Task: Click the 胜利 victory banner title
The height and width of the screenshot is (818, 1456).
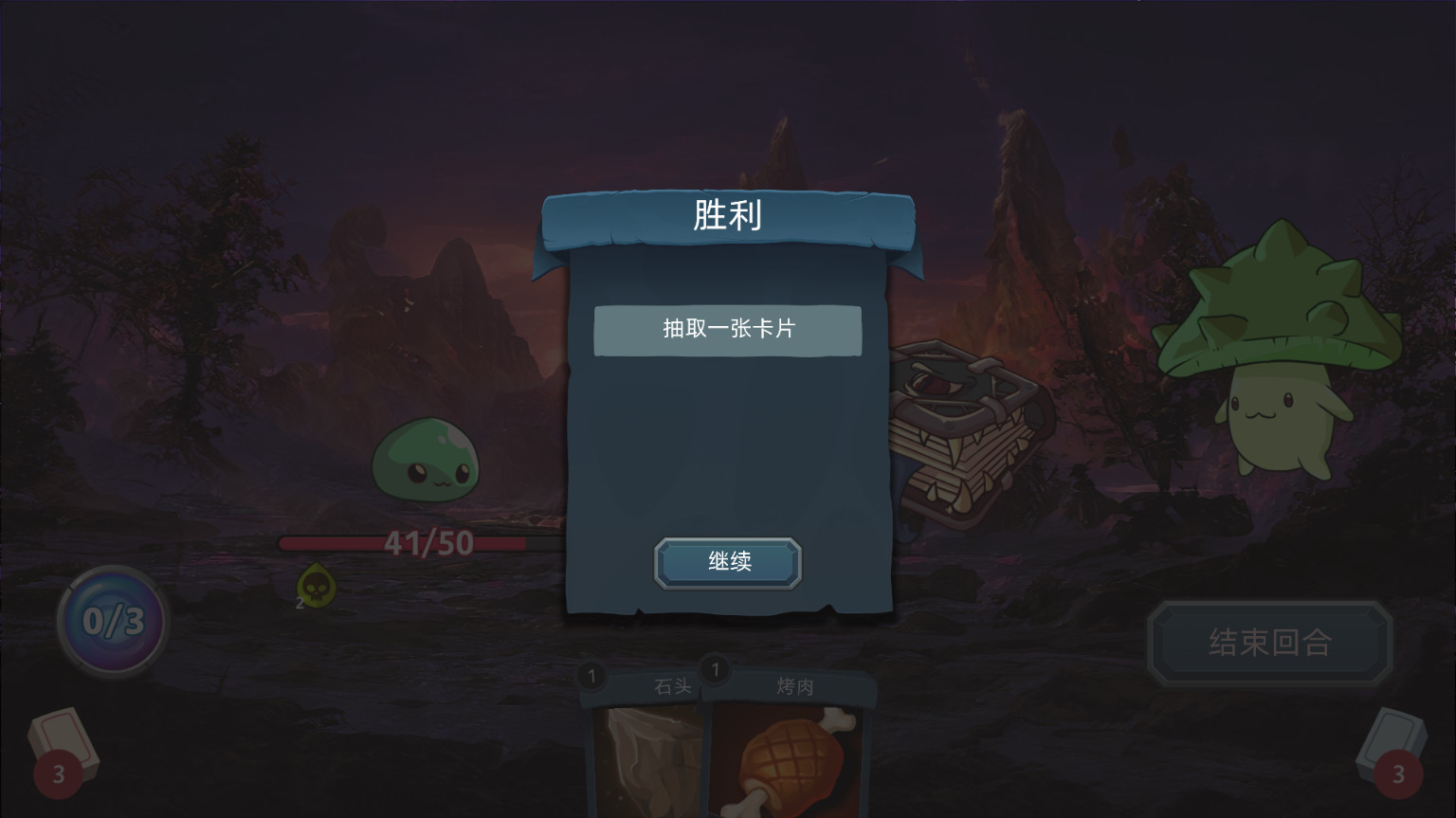Action: [x=727, y=216]
